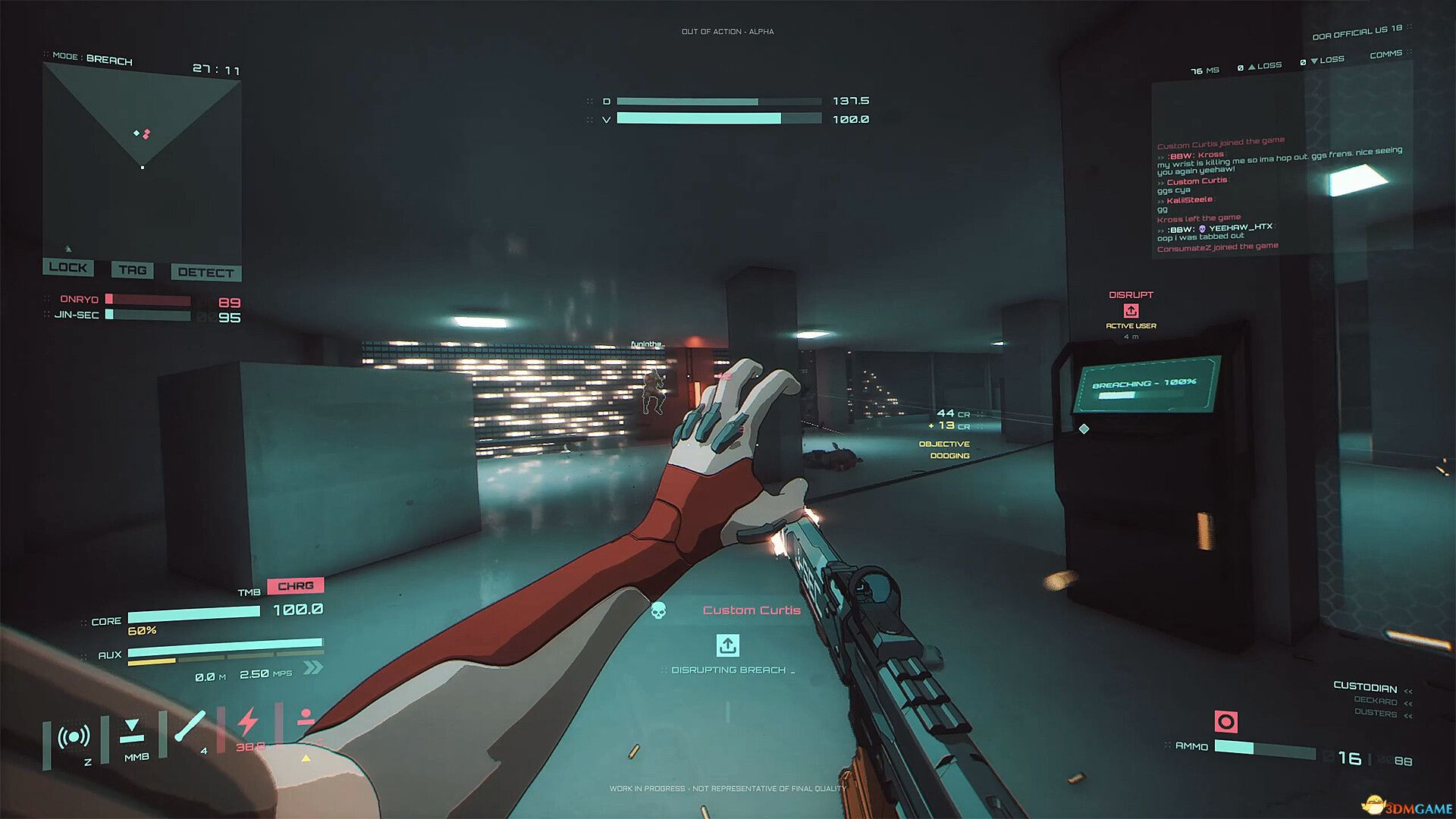
Task: Expand the COMMS panel
Action: (x=1387, y=54)
